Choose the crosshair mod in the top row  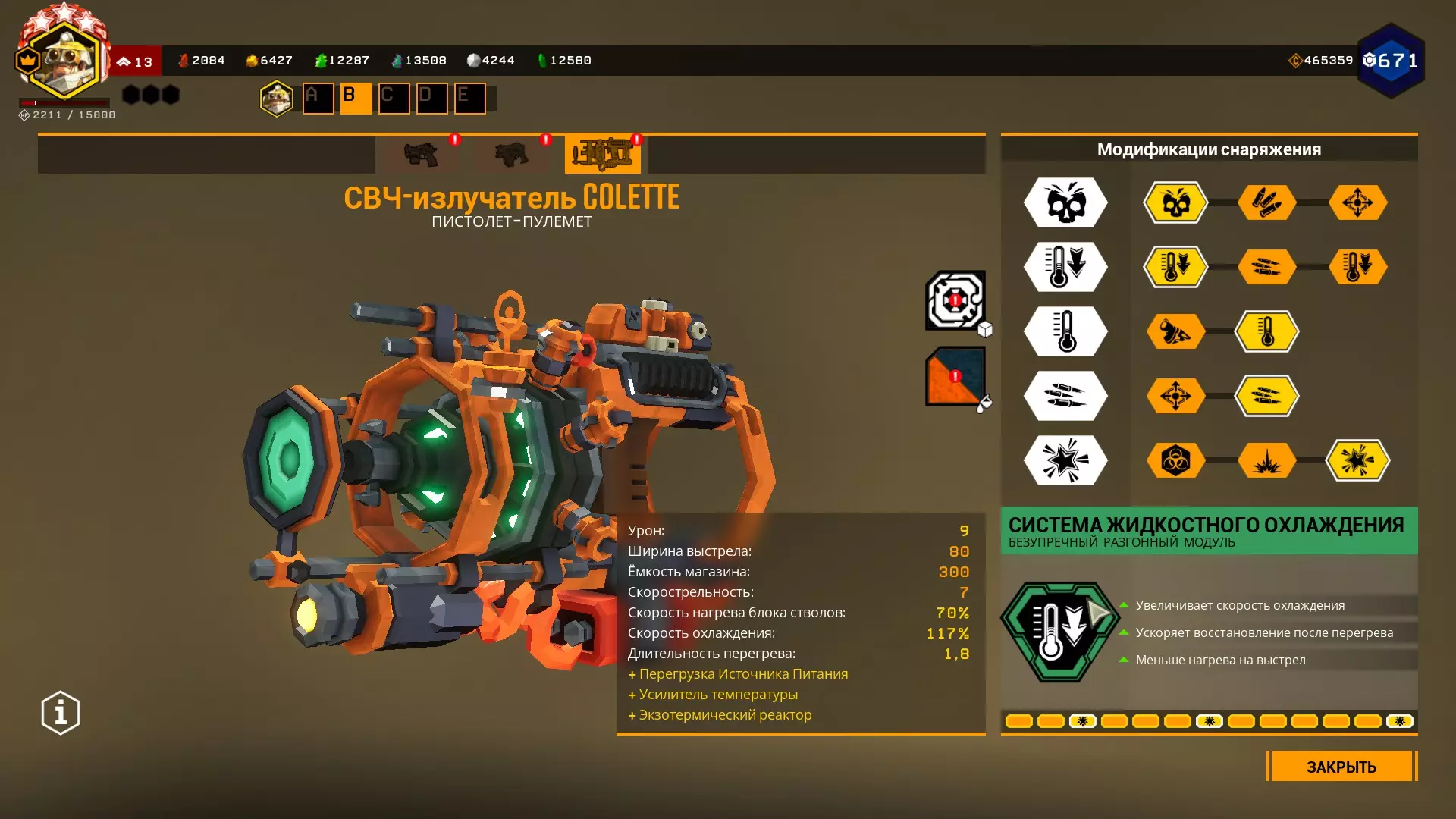(x=1357, y=202)
